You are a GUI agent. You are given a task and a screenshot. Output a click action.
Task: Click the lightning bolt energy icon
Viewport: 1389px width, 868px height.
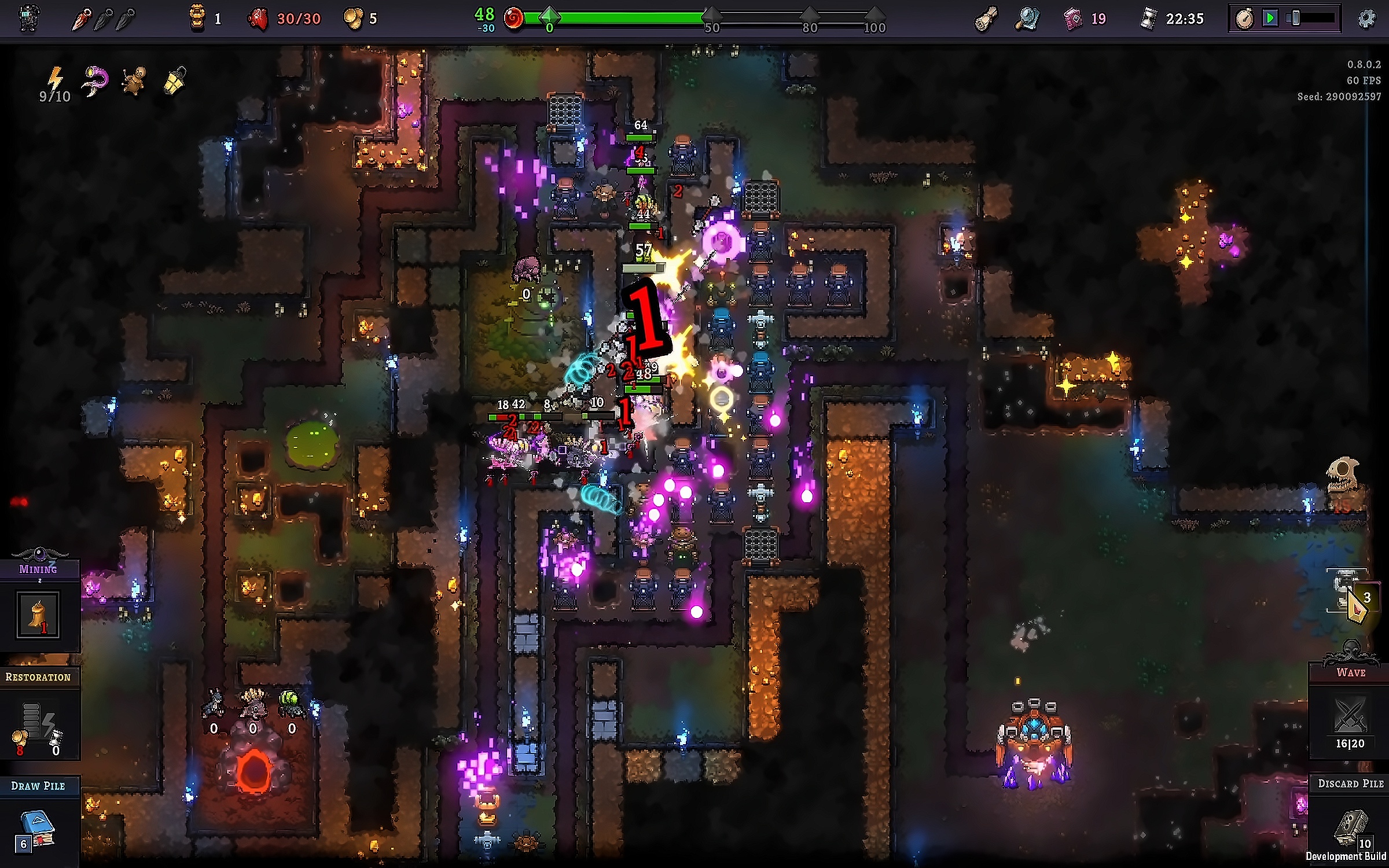pyautogui.click(x=55, y=79)
